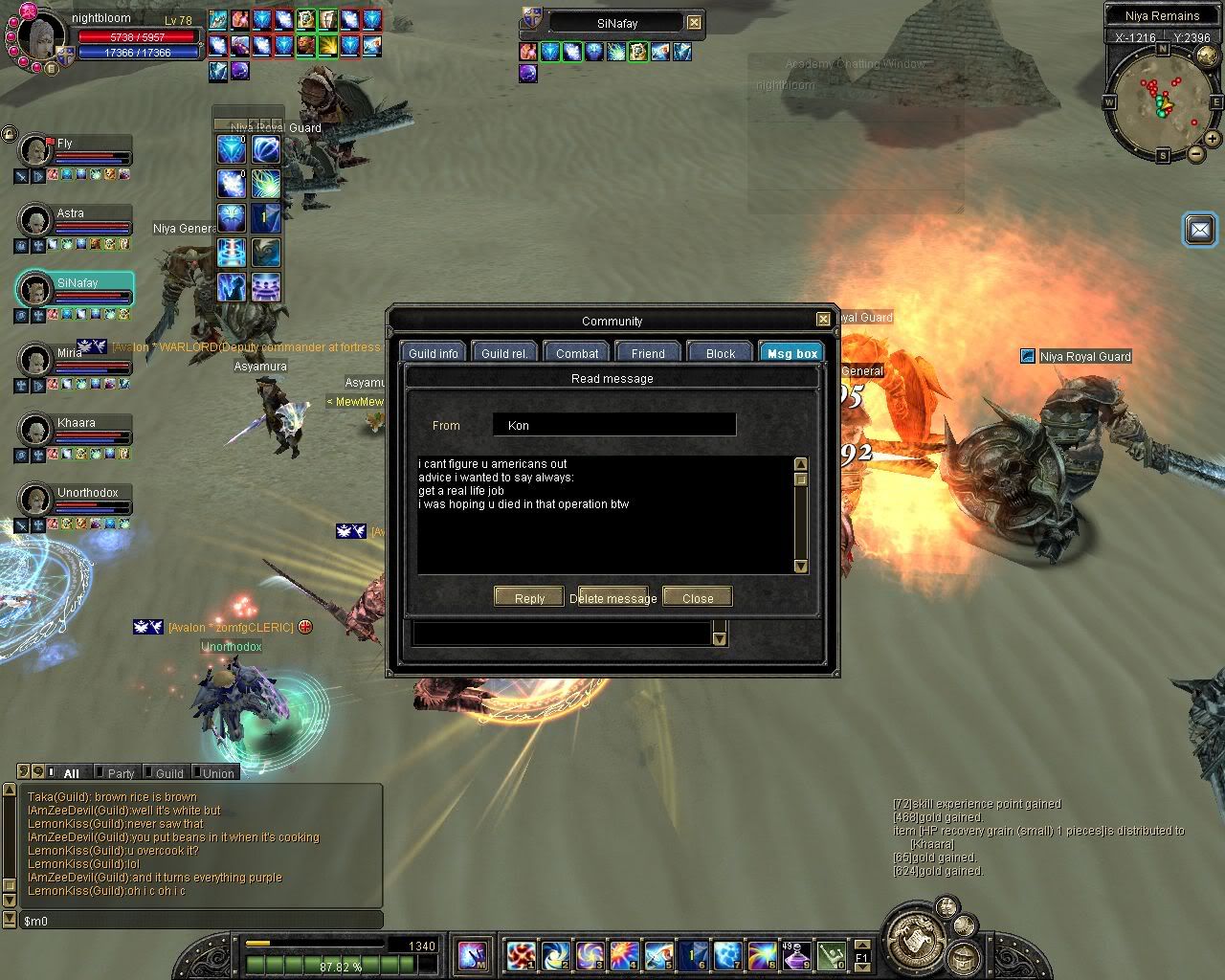Select the Combat tab
Image resolution: width=1225 pixels, height=980 pixels.
pos(577,353)
